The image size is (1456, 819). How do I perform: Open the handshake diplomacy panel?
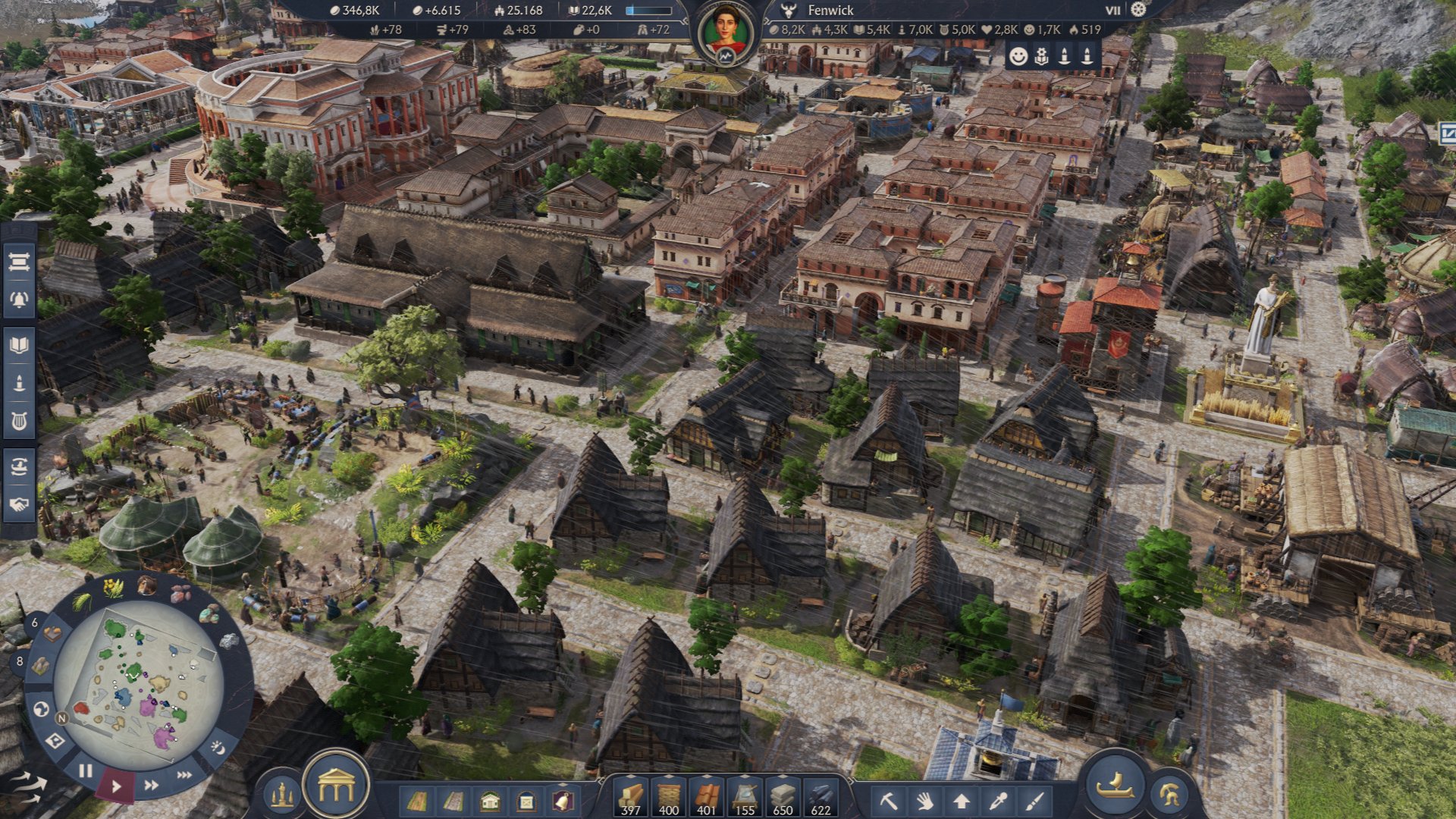[x=19, y=504]
